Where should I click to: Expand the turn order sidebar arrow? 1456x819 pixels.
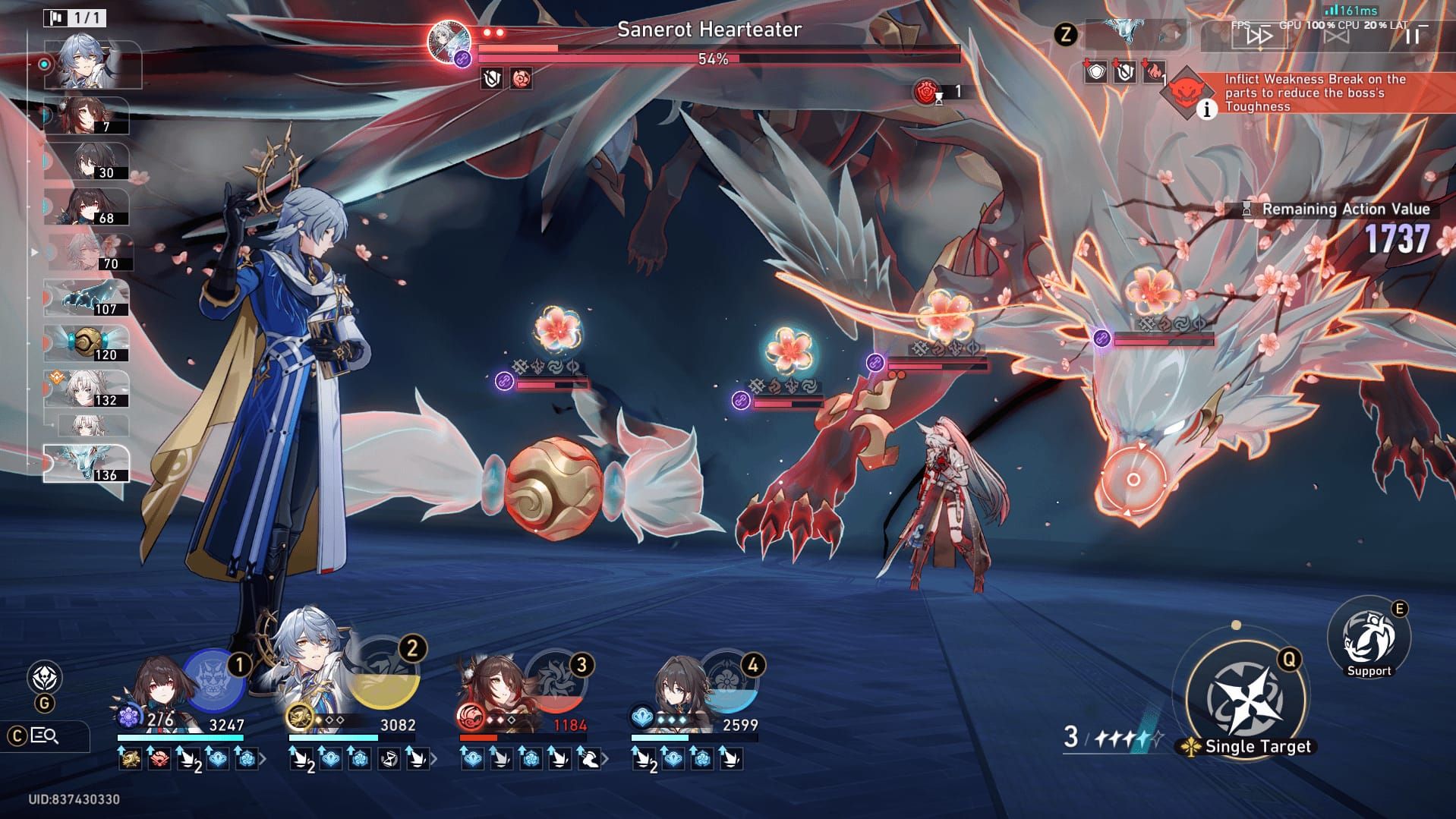(x=33, y=250)
